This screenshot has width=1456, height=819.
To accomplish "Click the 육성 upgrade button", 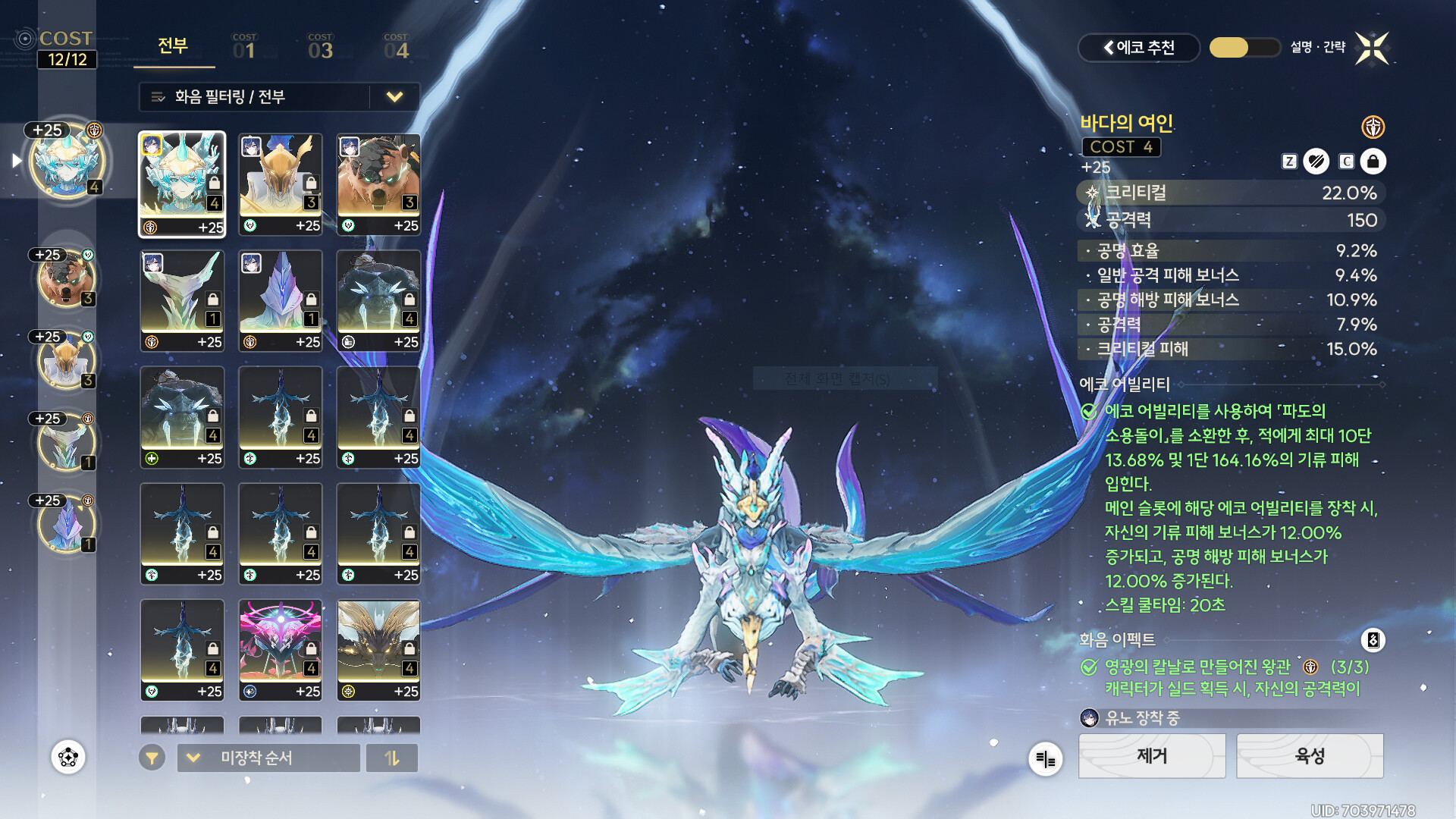I will point(1310,755).
